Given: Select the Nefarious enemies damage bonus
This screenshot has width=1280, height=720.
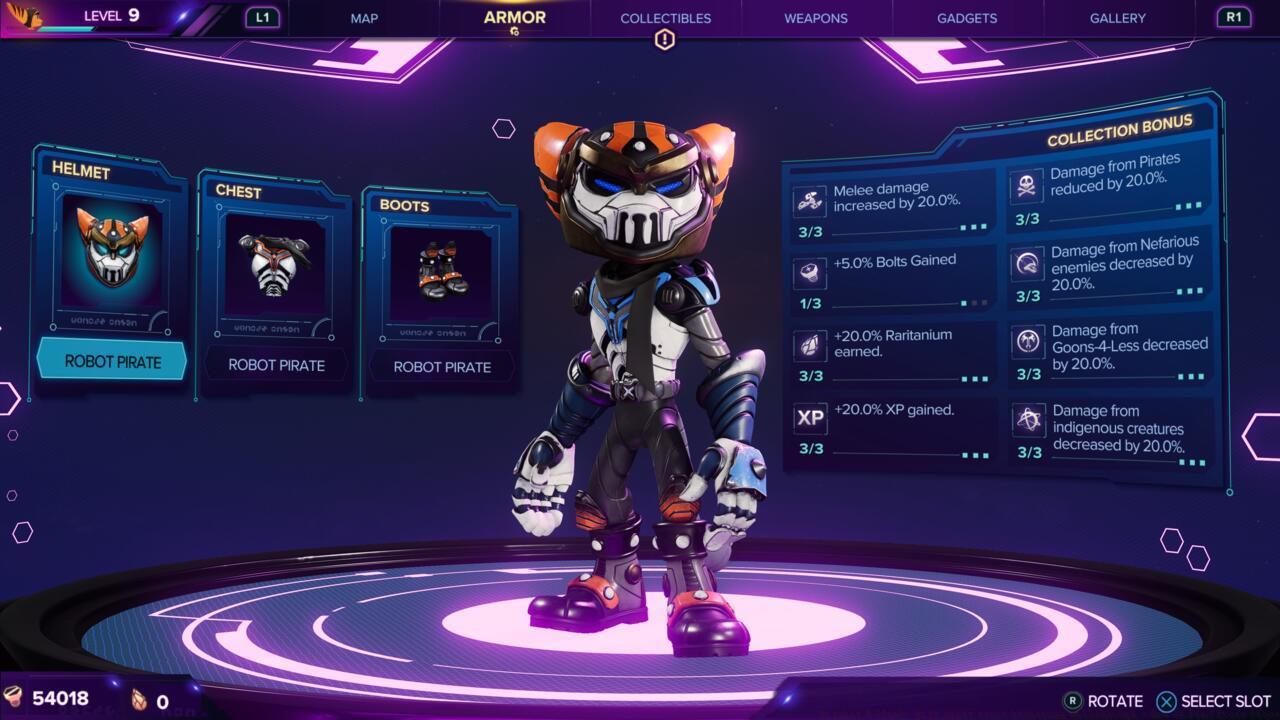Looking at the screenshot, I should (1112, 267).
